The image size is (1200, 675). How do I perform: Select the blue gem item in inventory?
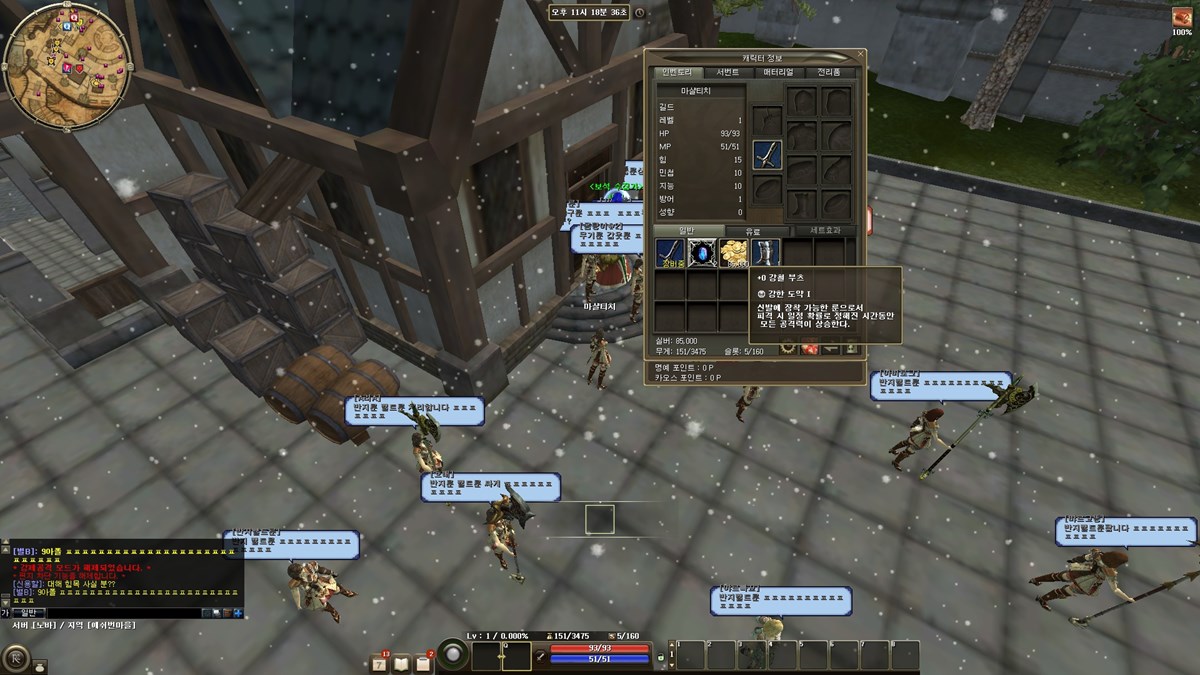pyautogui.click(x=702, y=253)
